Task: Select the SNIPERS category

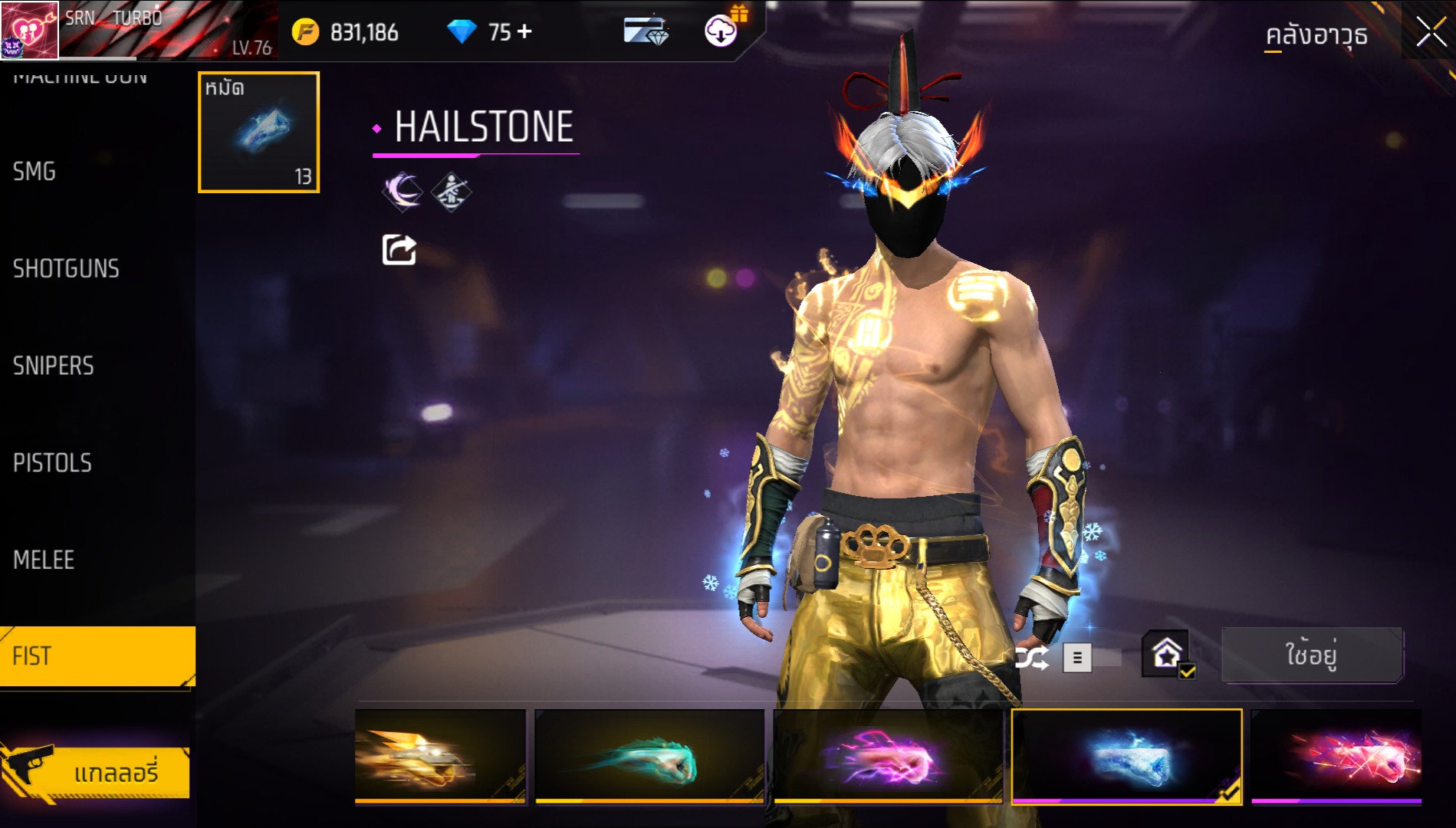Action: click(54, 366)
